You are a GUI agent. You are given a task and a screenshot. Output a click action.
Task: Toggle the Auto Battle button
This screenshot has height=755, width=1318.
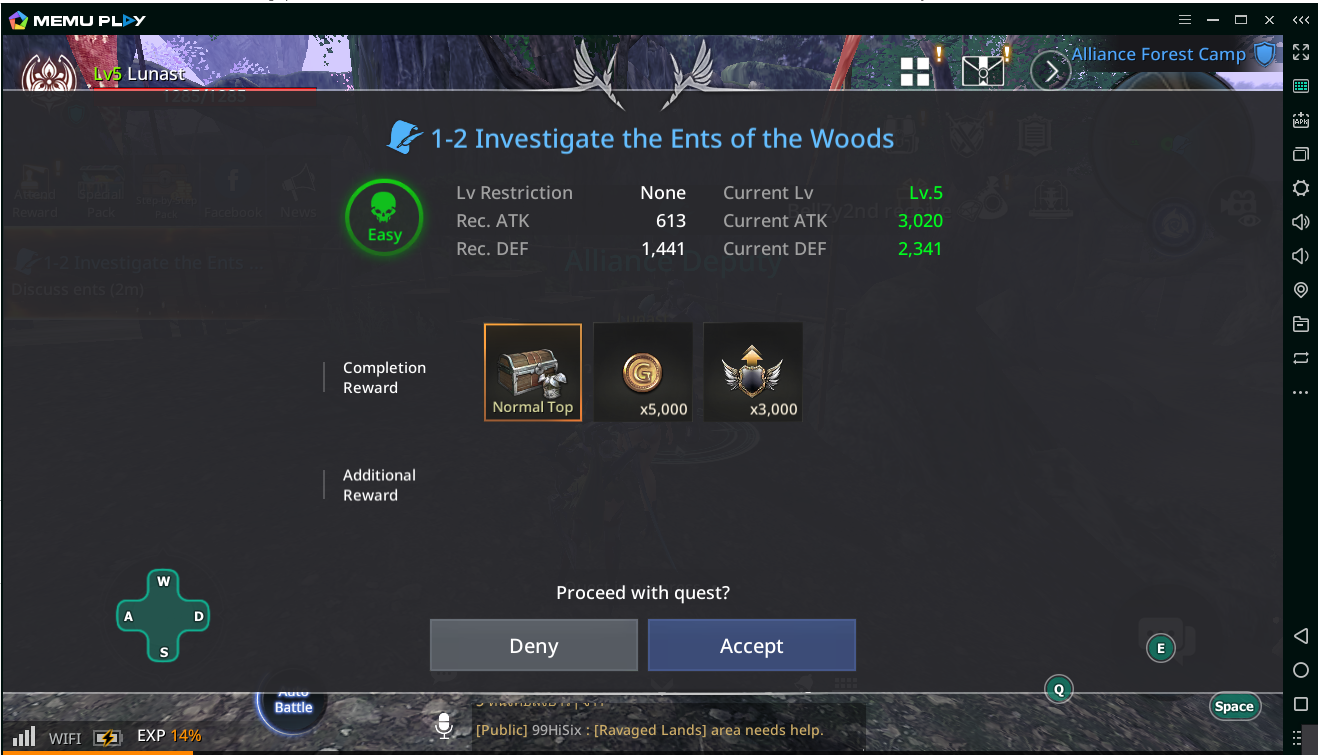293,699
